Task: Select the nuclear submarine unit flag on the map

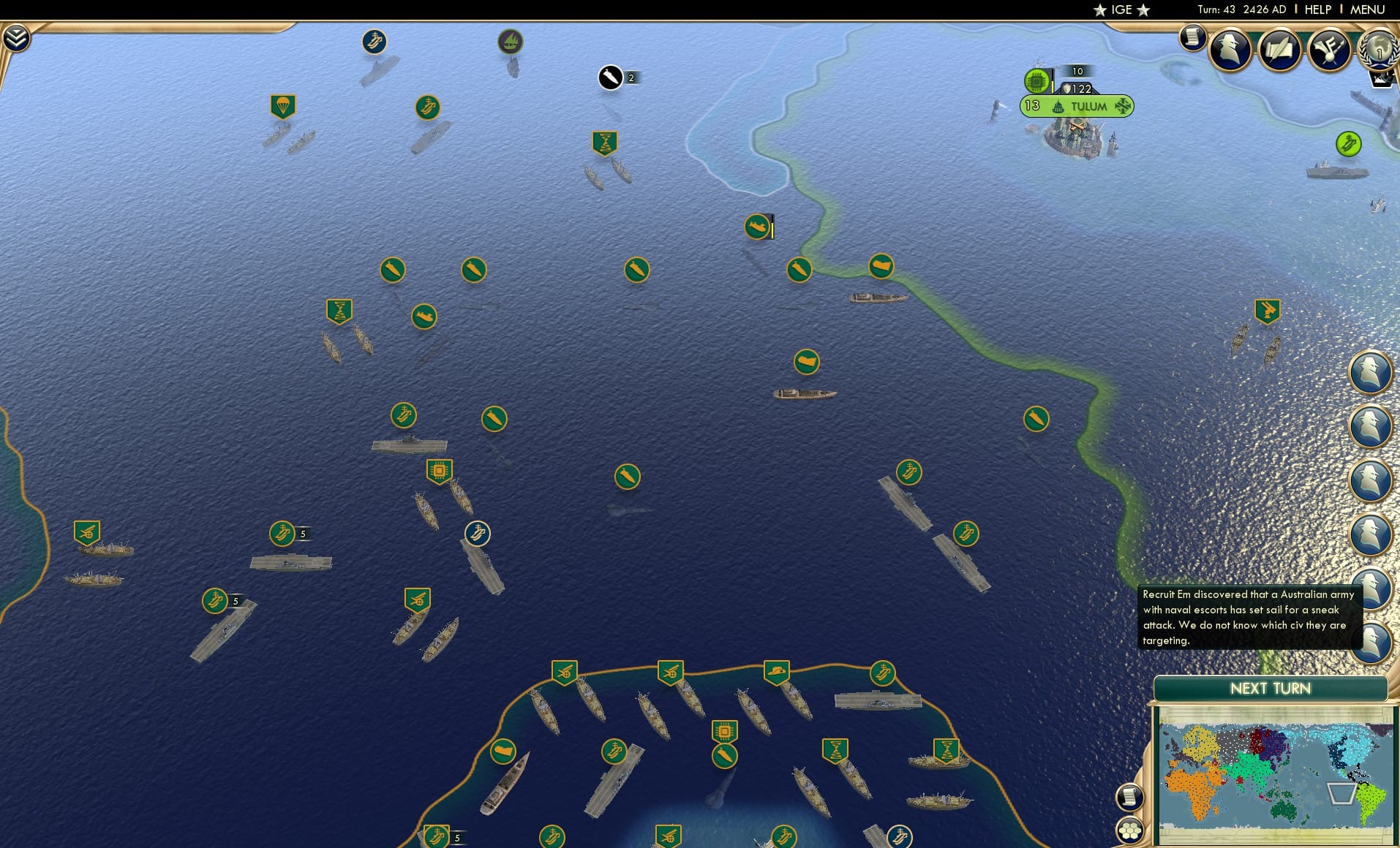Action: point(758,227)
